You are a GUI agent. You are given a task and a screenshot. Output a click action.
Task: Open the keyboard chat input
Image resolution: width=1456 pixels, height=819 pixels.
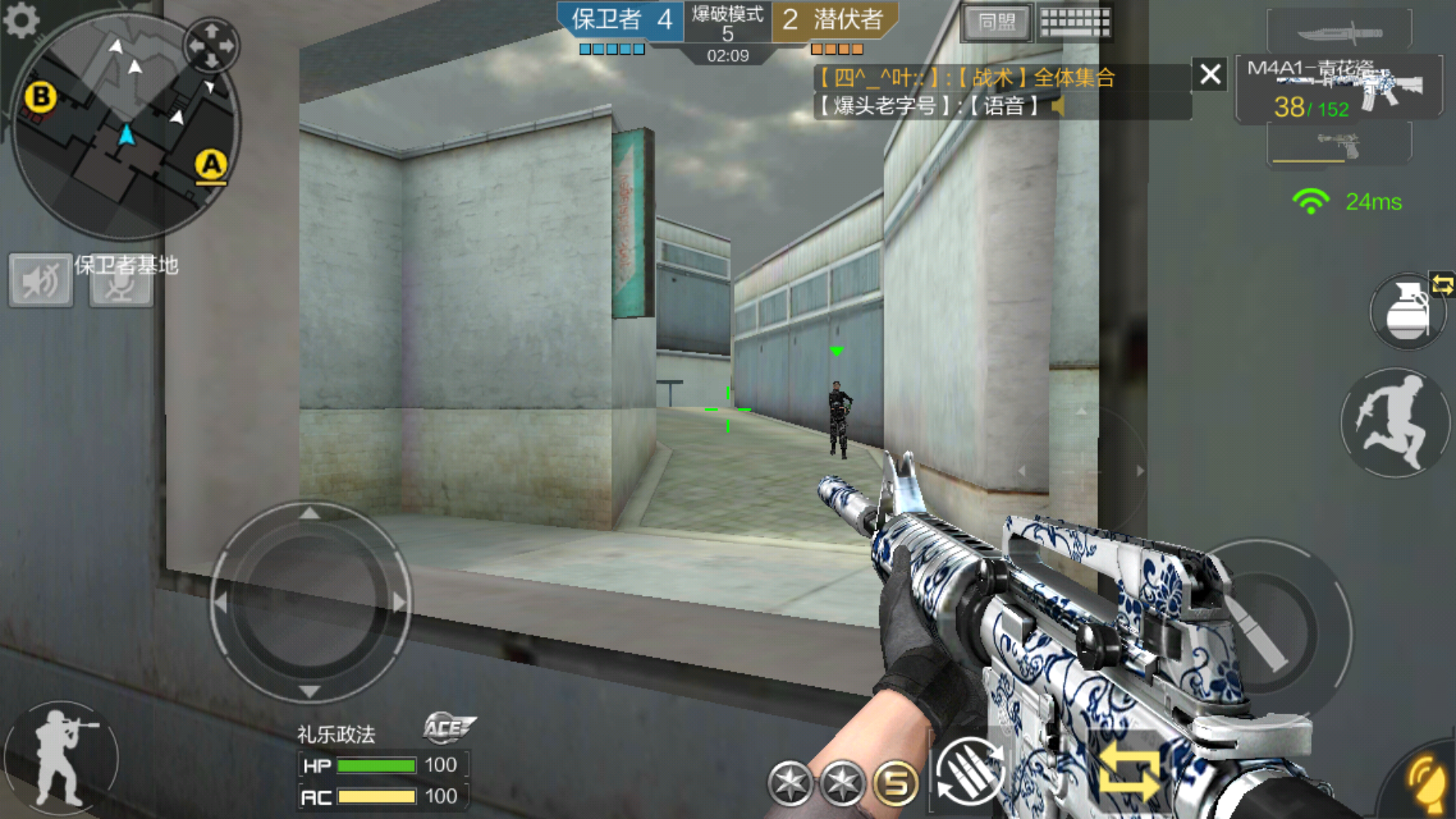click(1075, 23)
